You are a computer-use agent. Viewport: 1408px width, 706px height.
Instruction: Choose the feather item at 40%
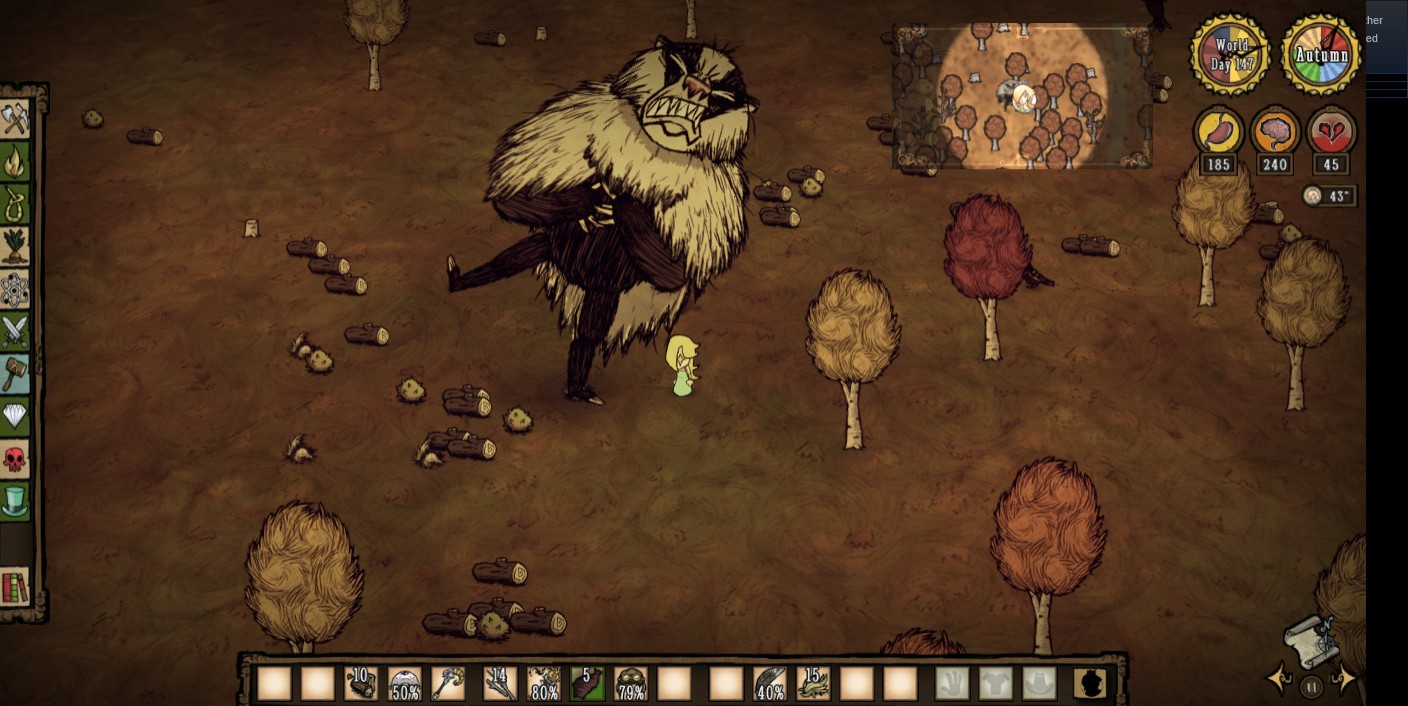pyautogui.click(x=769, y=684)
